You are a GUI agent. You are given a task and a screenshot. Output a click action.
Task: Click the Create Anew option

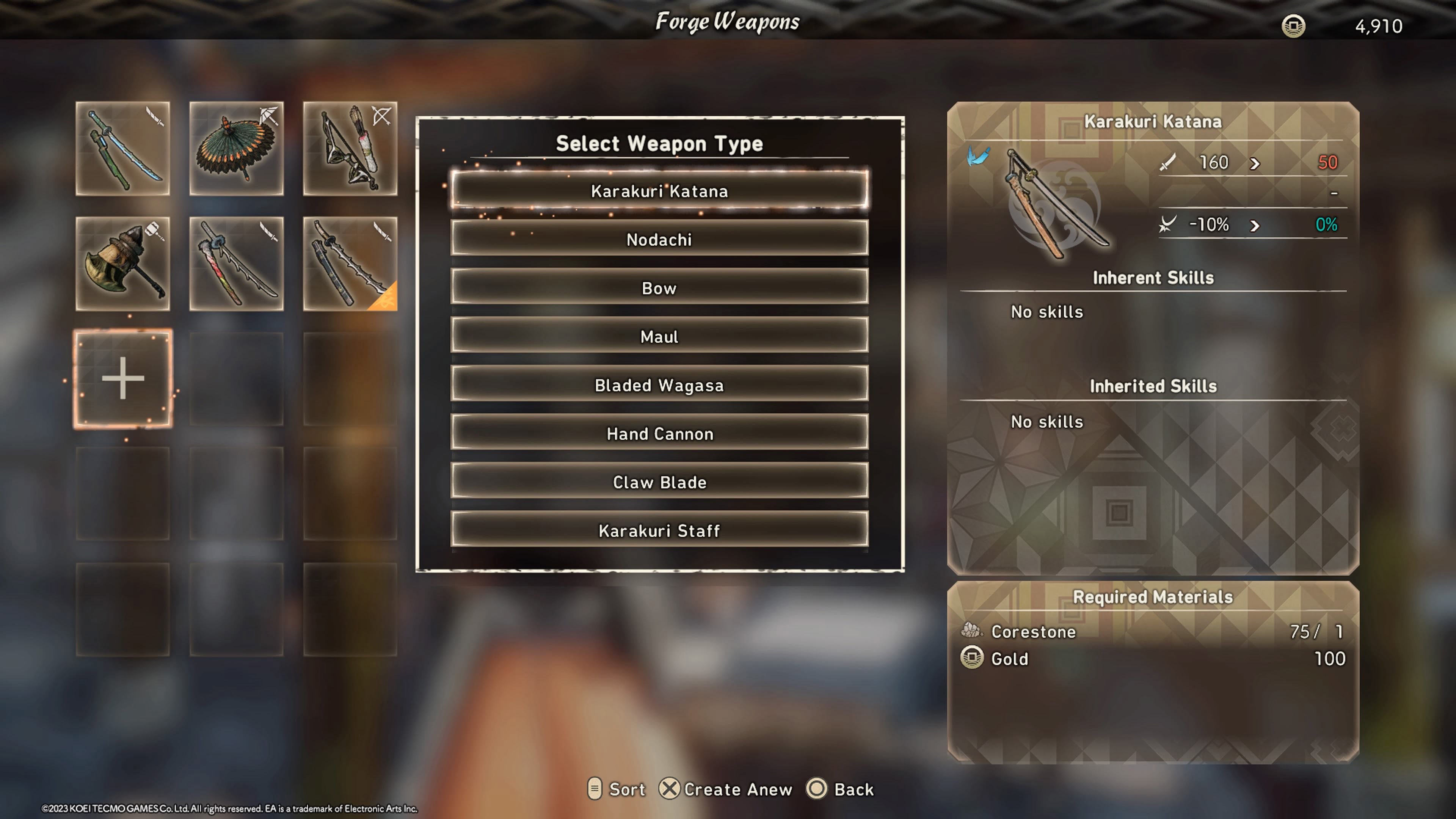[x=726, y=789]
